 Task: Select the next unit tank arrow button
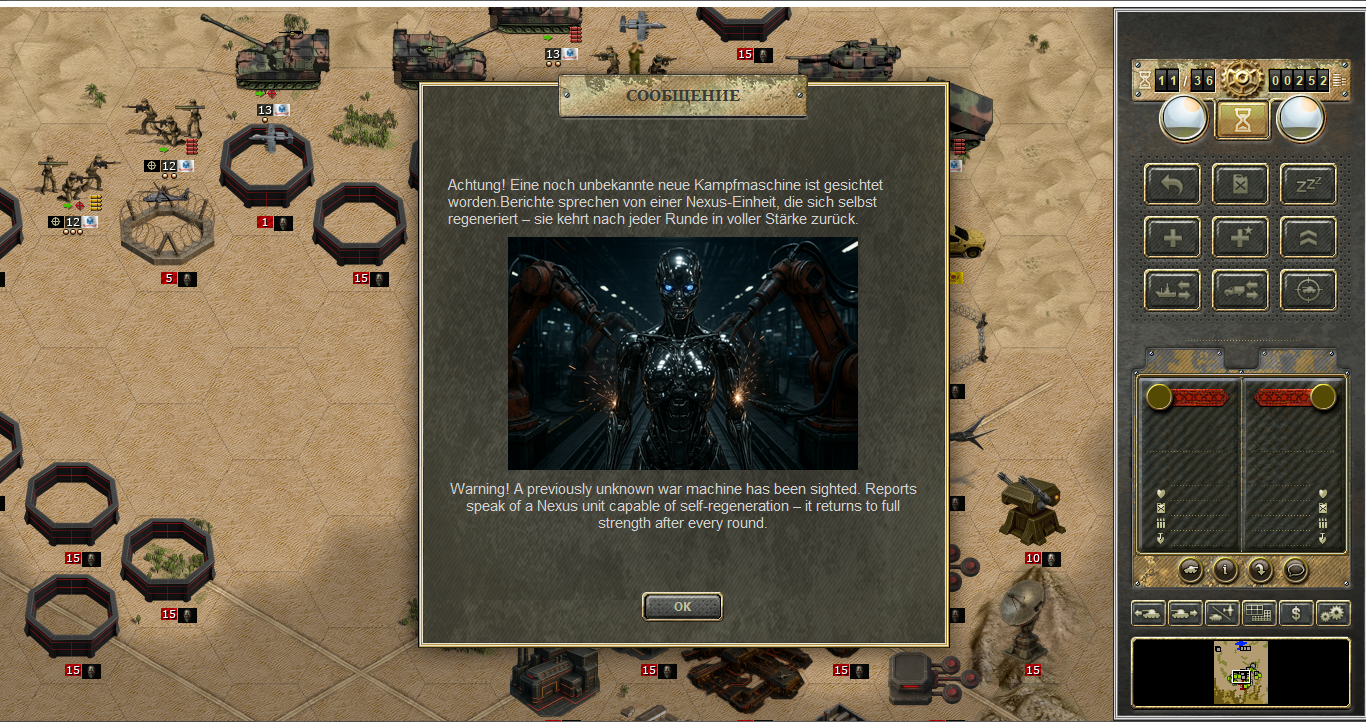pyautogui.click(x=1185, y=613)
